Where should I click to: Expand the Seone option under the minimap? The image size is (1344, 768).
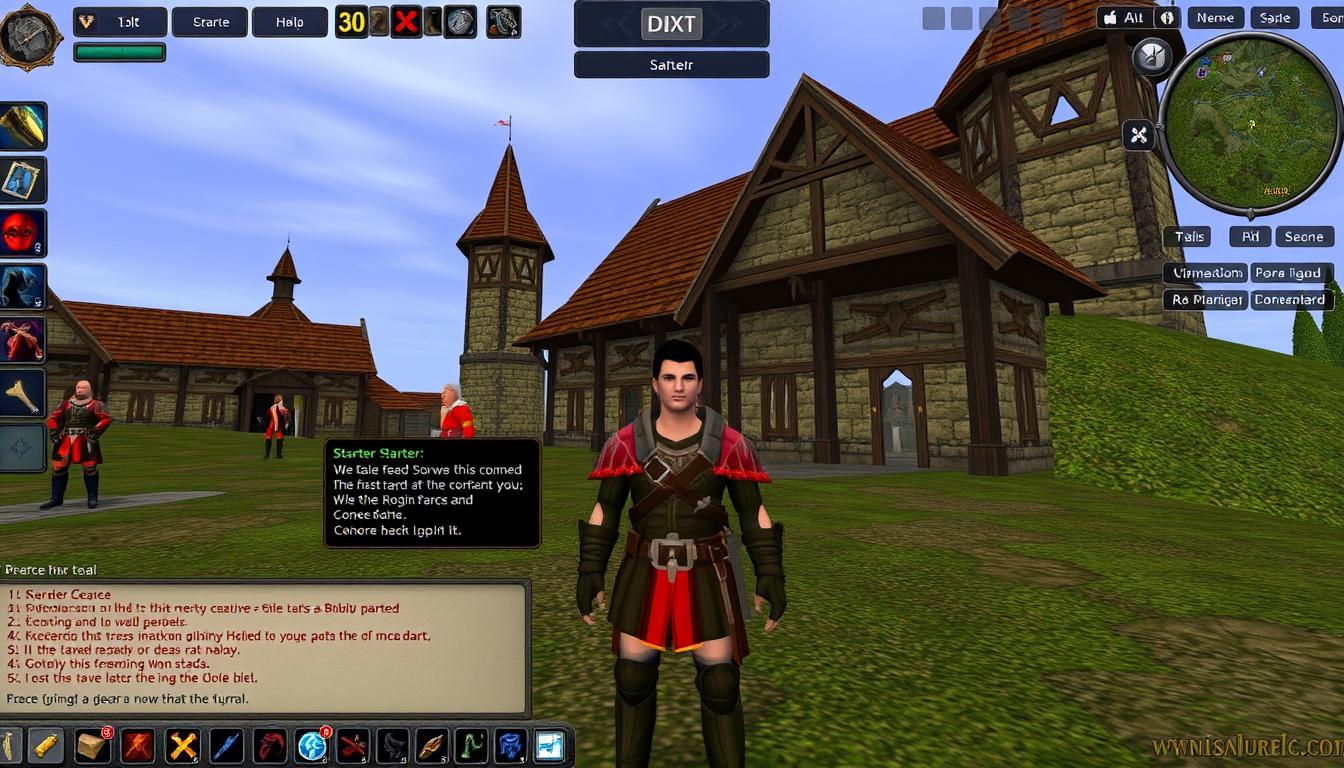[x=1304, y=236]
